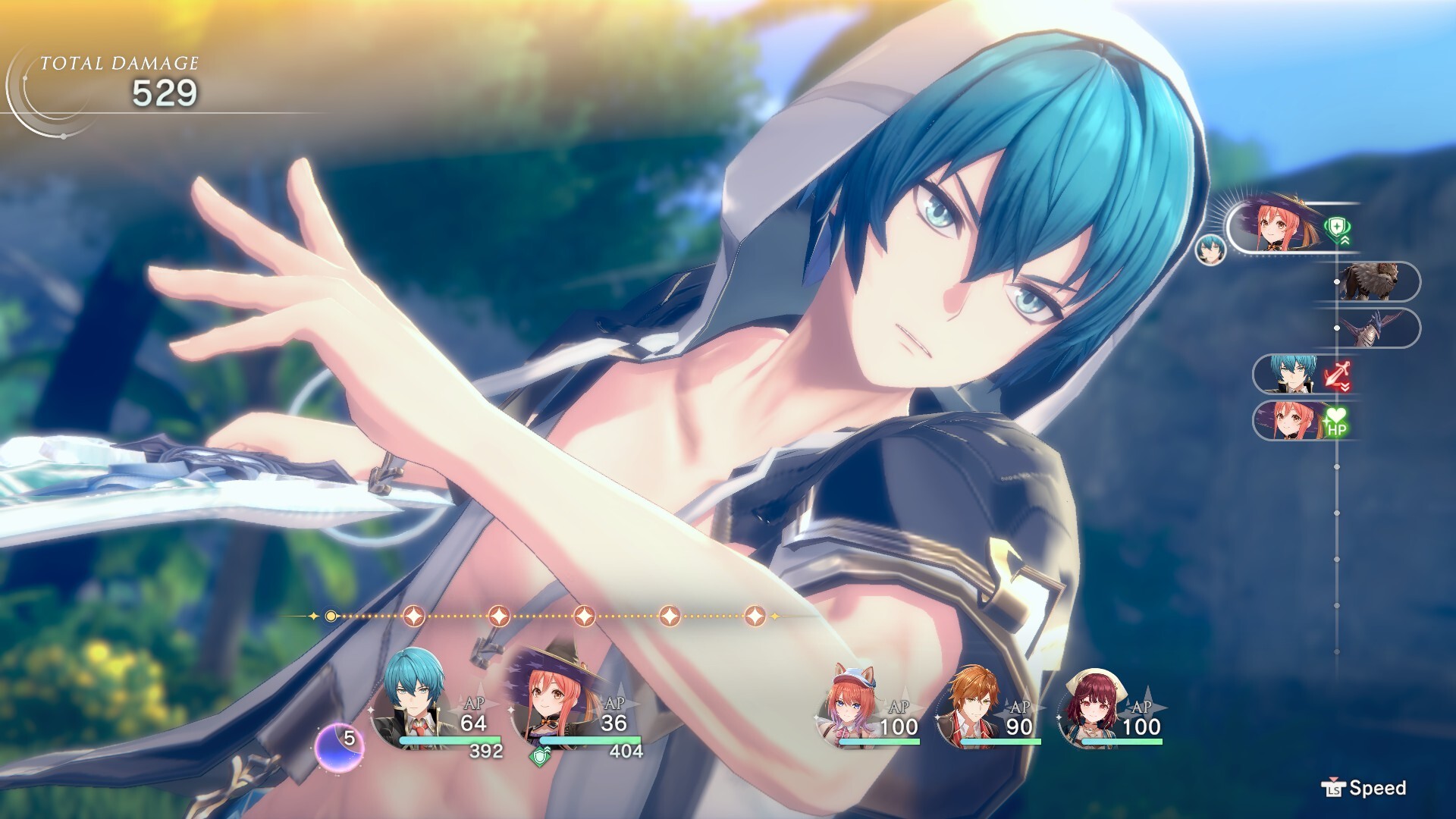Click the green shield buff icon in turn order
1456x819 pixels.
coord(1336,227)
